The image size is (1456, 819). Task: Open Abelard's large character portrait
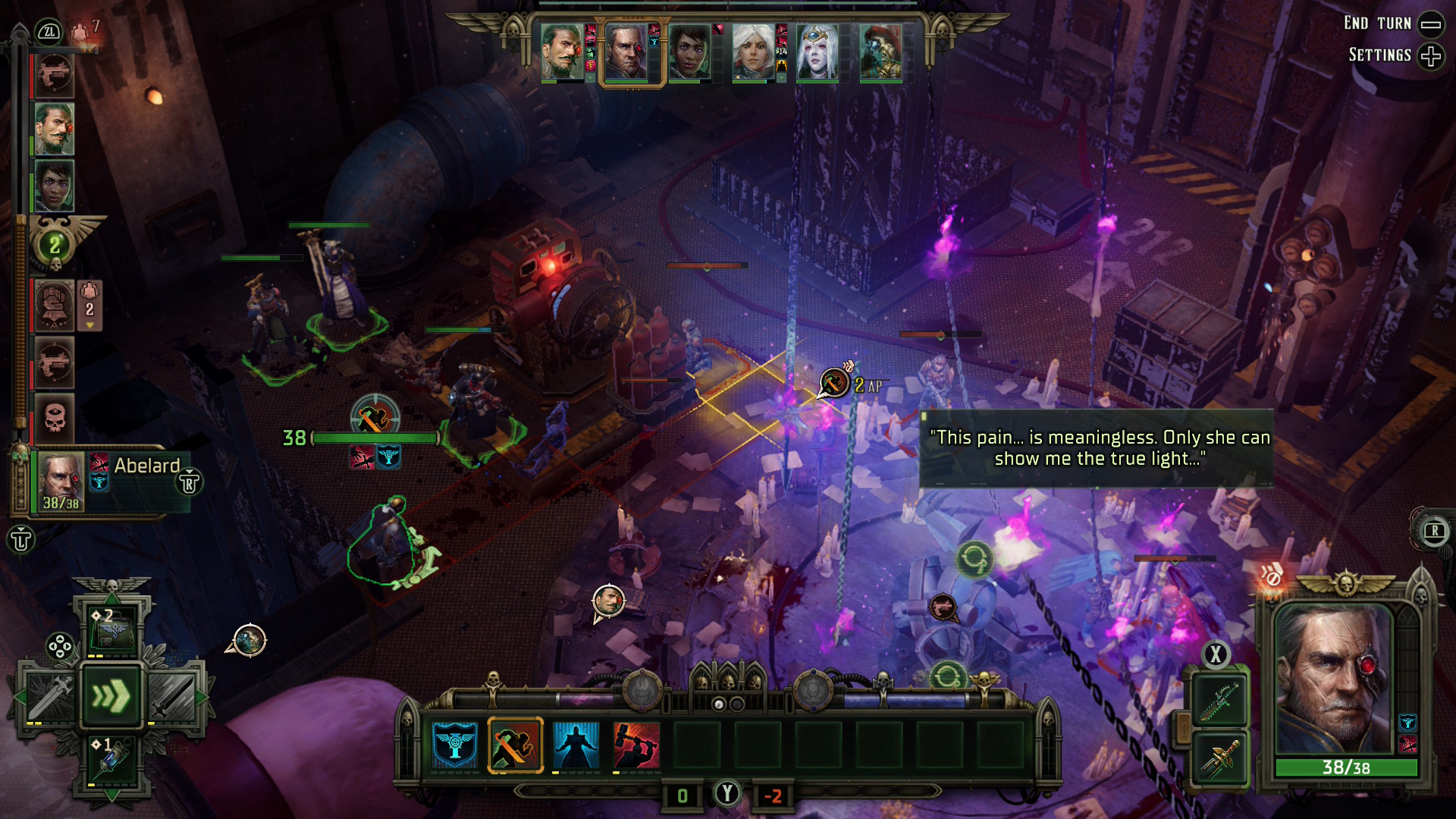click(1335, 679)
